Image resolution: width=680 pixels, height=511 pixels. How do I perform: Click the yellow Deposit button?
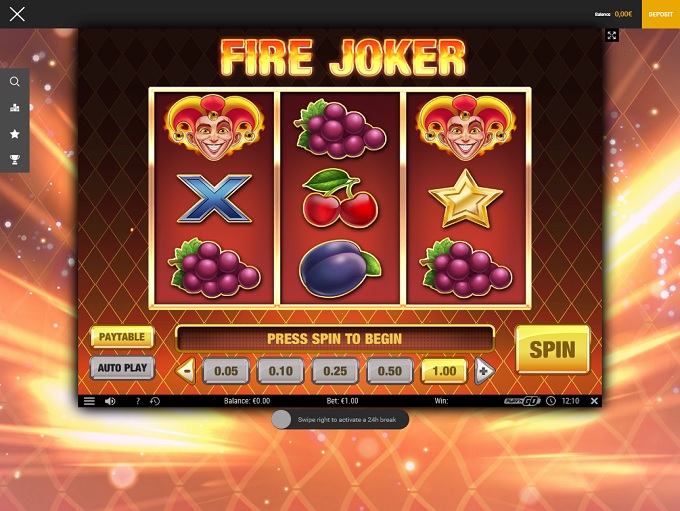click(x=660, y=14)
